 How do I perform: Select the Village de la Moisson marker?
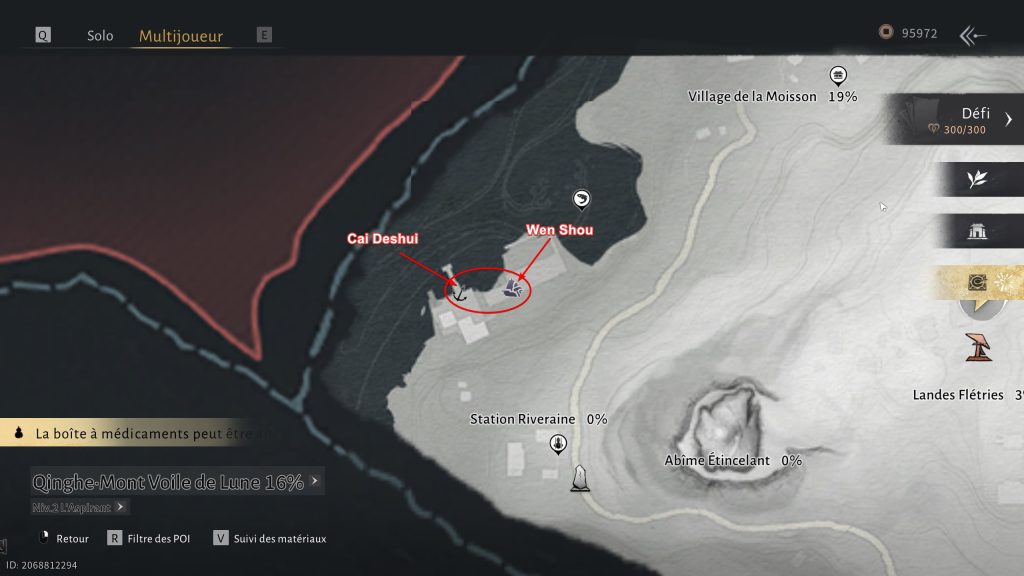pos(838,76)
